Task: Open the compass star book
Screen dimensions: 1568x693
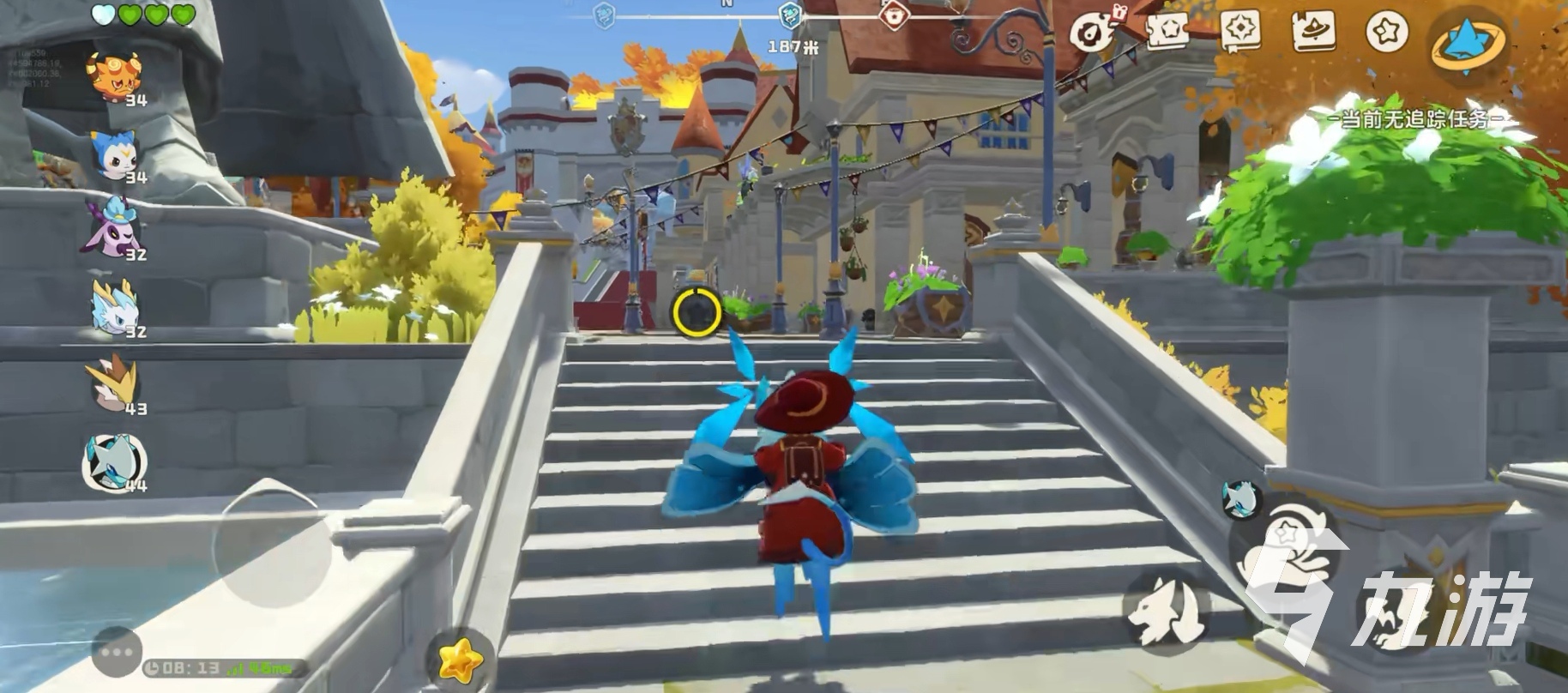Action: click(x=1239, y=32)
